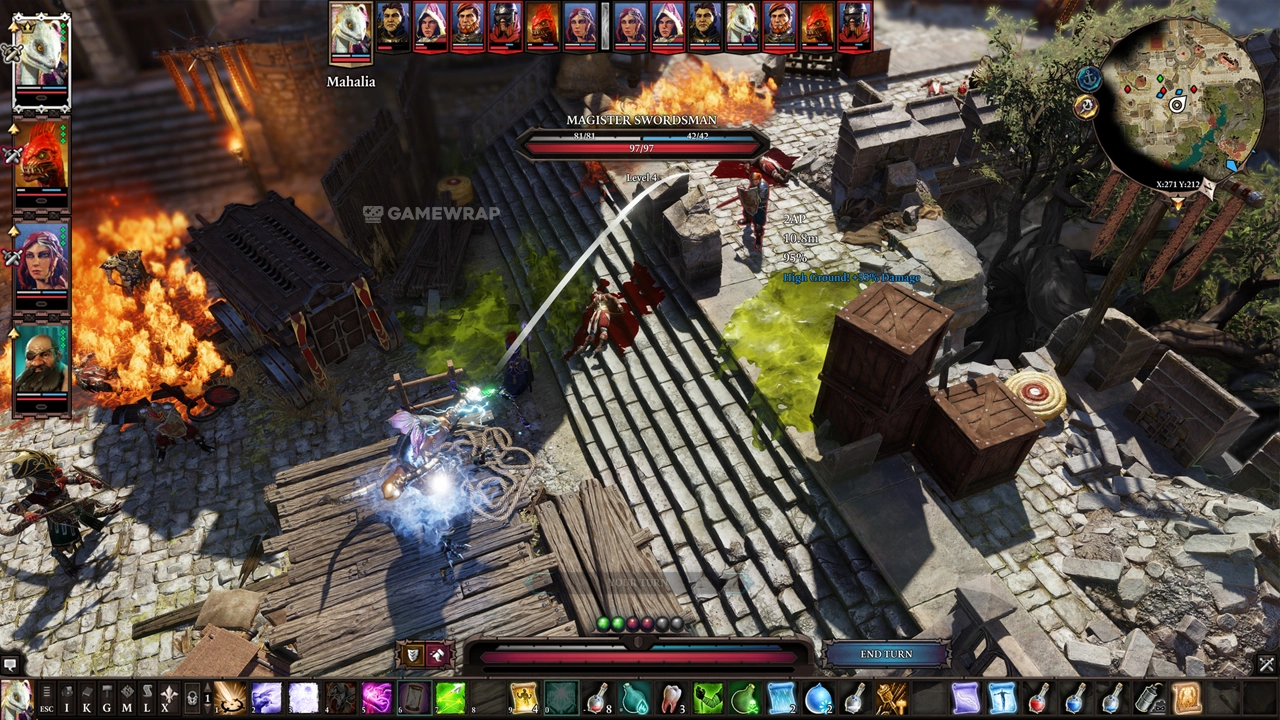Viewport: 1280px width, 720px height.
Task: Open the chat bubble icon at bottom-left
Action: 10,664
